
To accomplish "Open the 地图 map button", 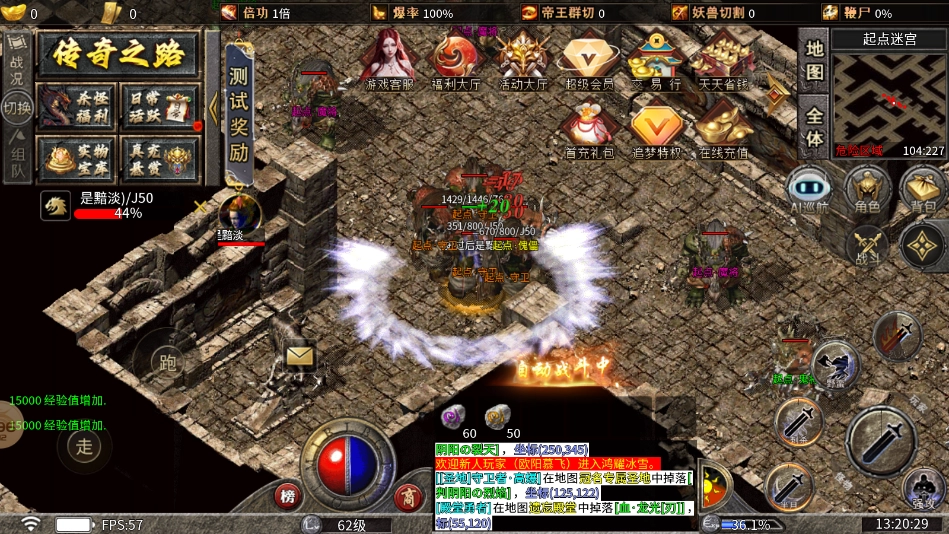I will [815, 60].
